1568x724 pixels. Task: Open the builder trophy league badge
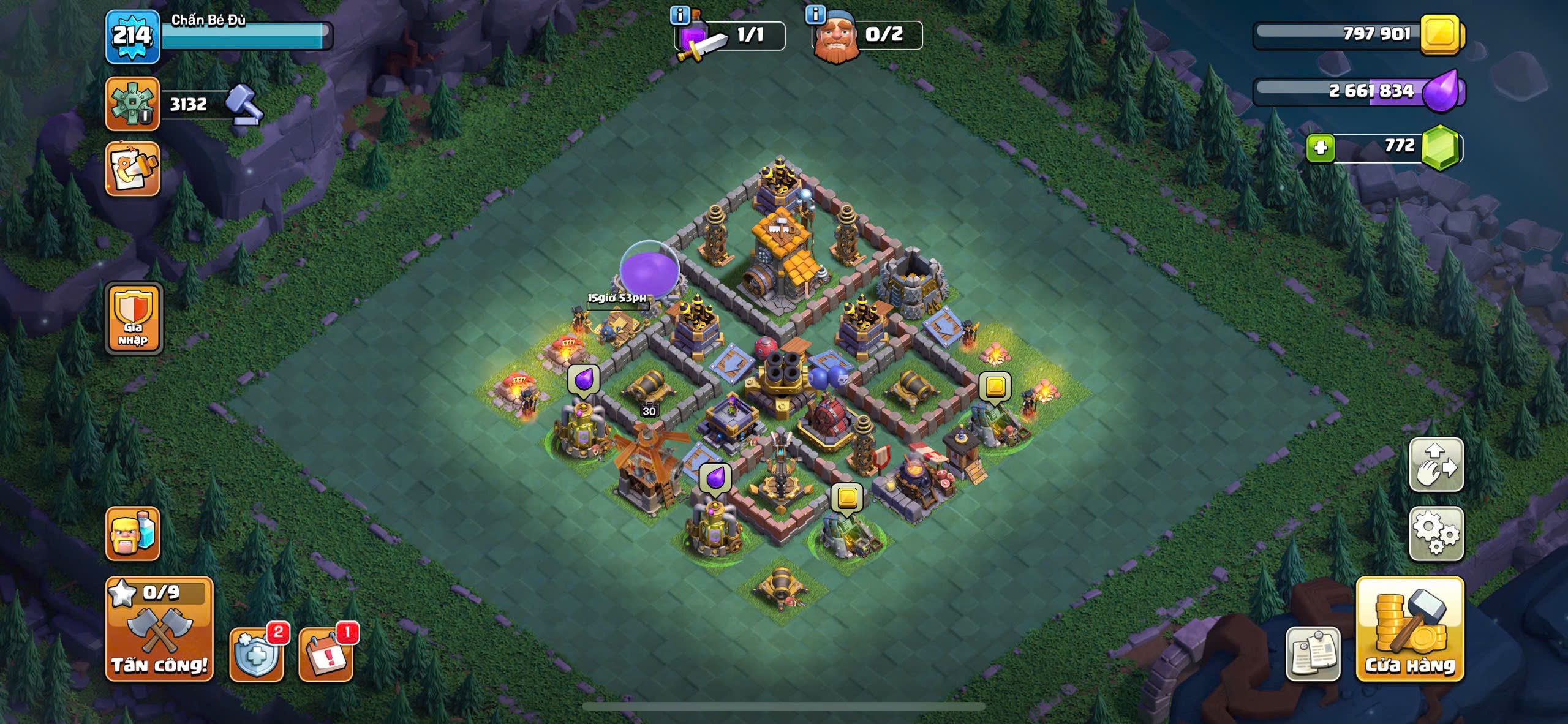point(132,104)
